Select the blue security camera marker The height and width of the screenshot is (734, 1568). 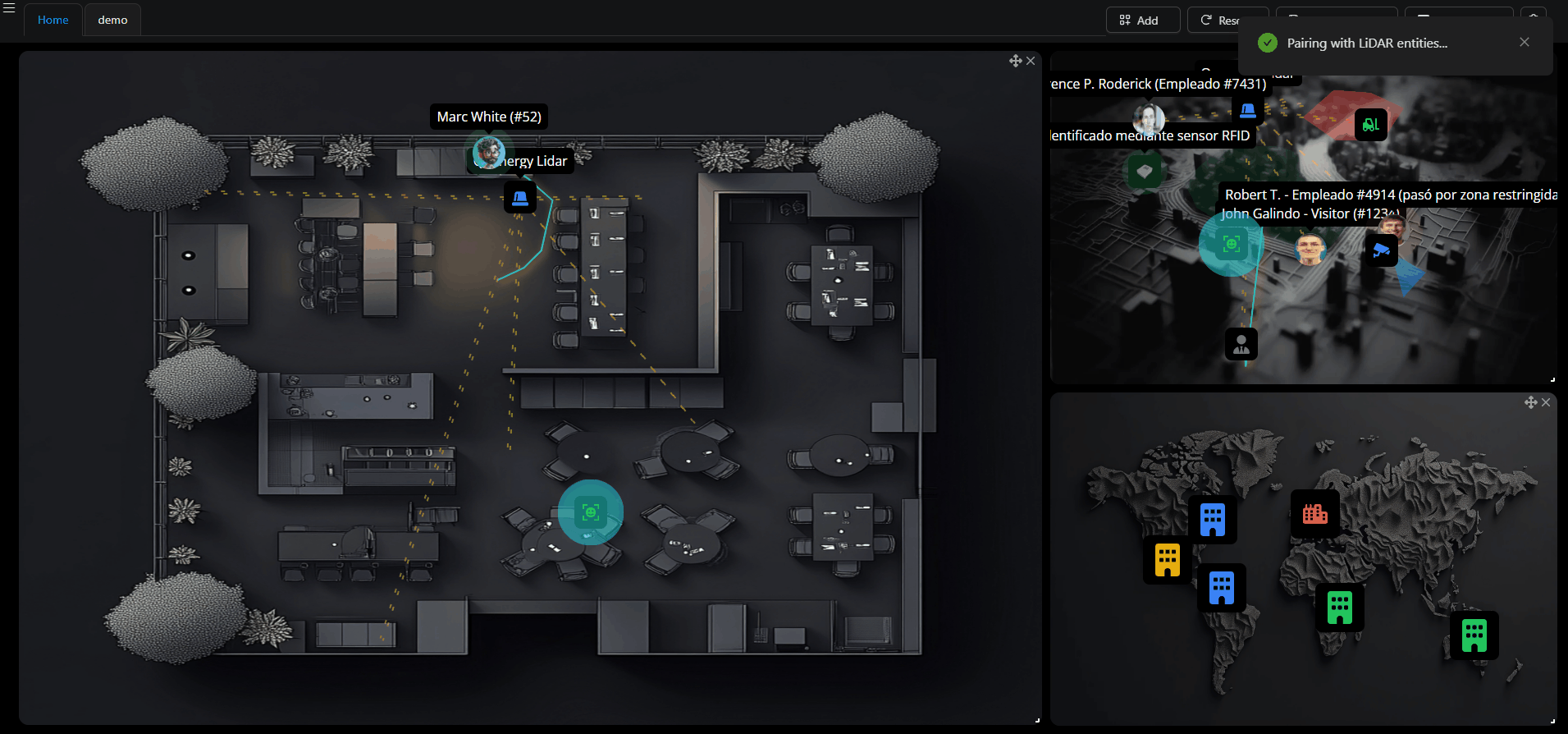[1381, 250]
